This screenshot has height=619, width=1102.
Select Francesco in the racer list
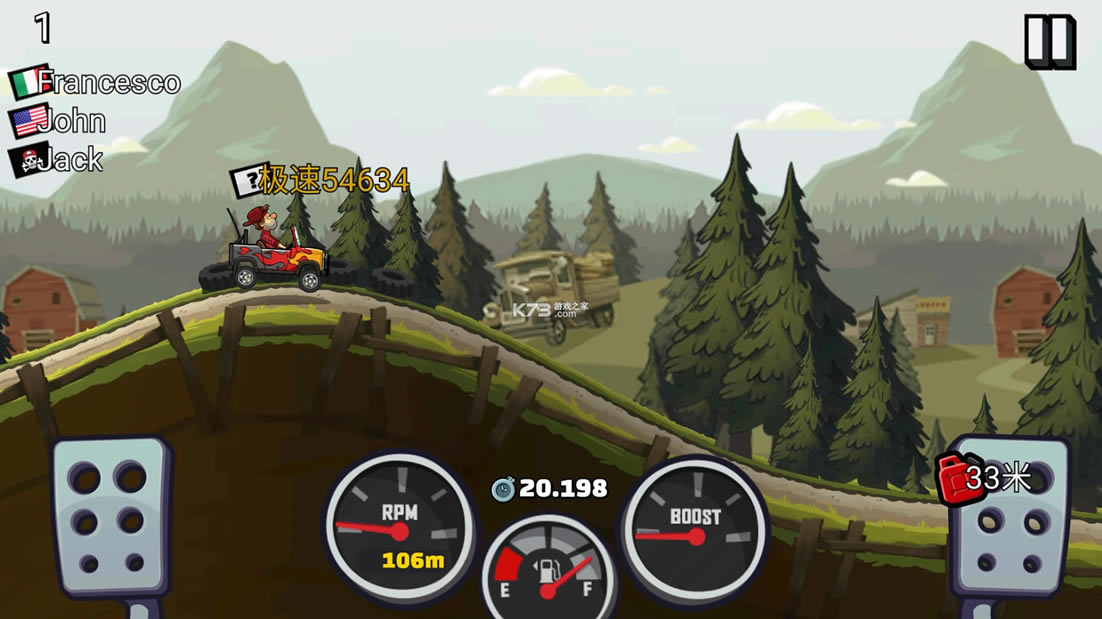[x=96, y=82]
